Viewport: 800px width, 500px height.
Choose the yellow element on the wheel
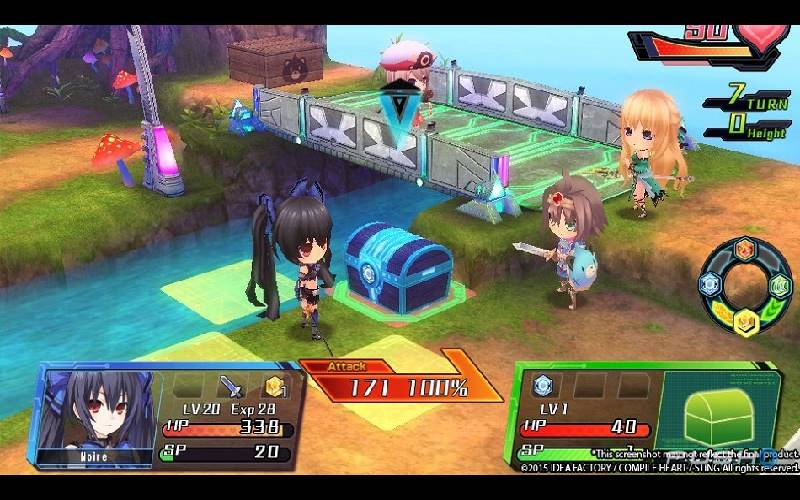[745, 320]
